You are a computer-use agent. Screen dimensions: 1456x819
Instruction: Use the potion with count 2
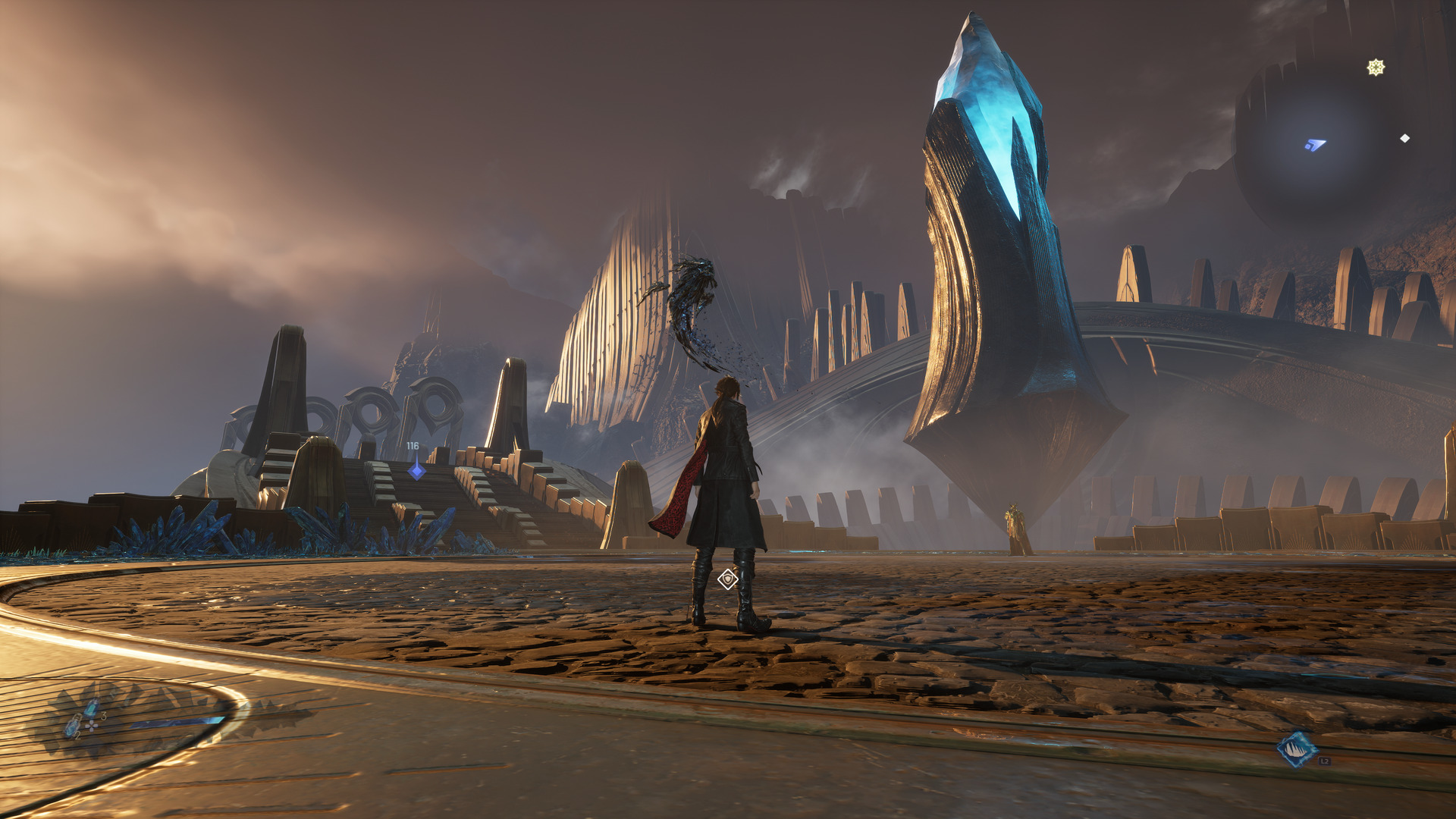coord(73,726)
